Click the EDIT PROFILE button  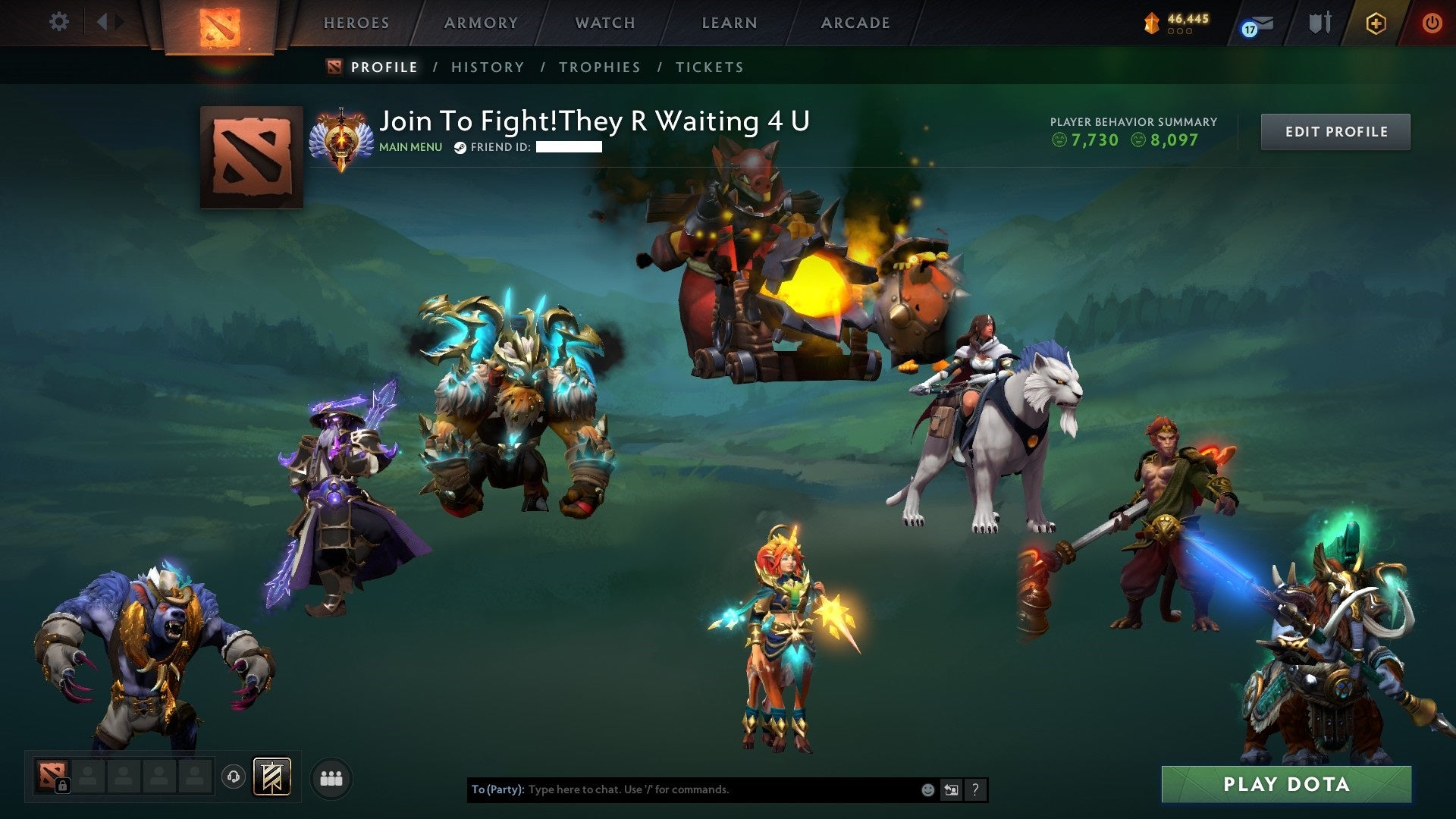(1335, 130)
